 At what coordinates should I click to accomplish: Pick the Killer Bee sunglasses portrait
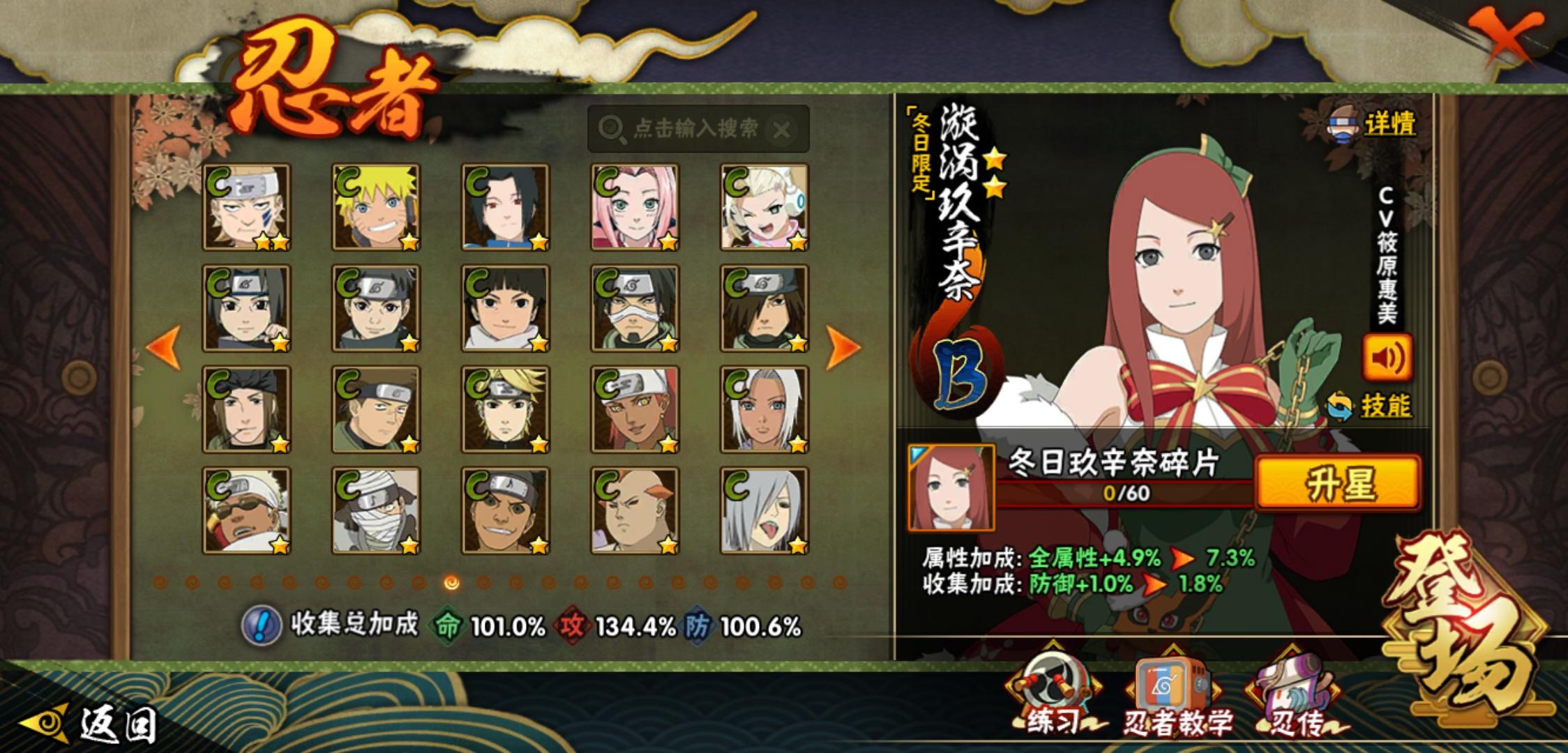[246, 510]
